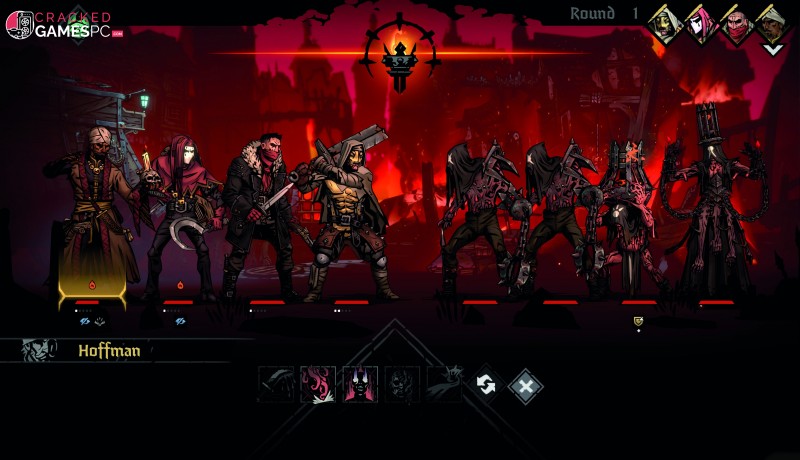Viewport: 800px width, 460px height.
Task: Select the dark scythe skill icon
Action: tap(276, 385)
